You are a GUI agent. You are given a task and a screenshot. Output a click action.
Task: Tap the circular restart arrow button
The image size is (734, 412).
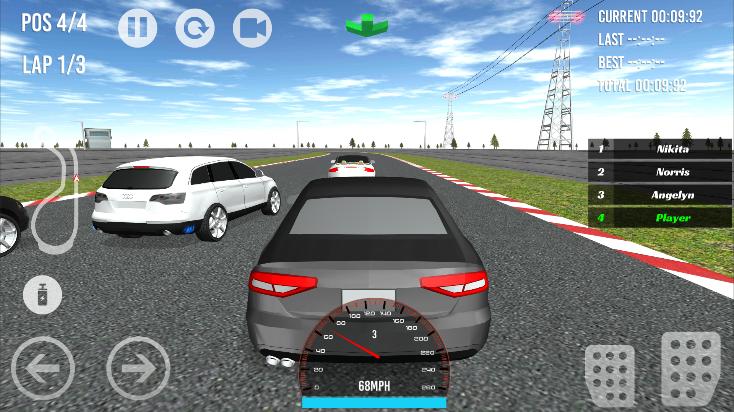(x=195, y=28)
